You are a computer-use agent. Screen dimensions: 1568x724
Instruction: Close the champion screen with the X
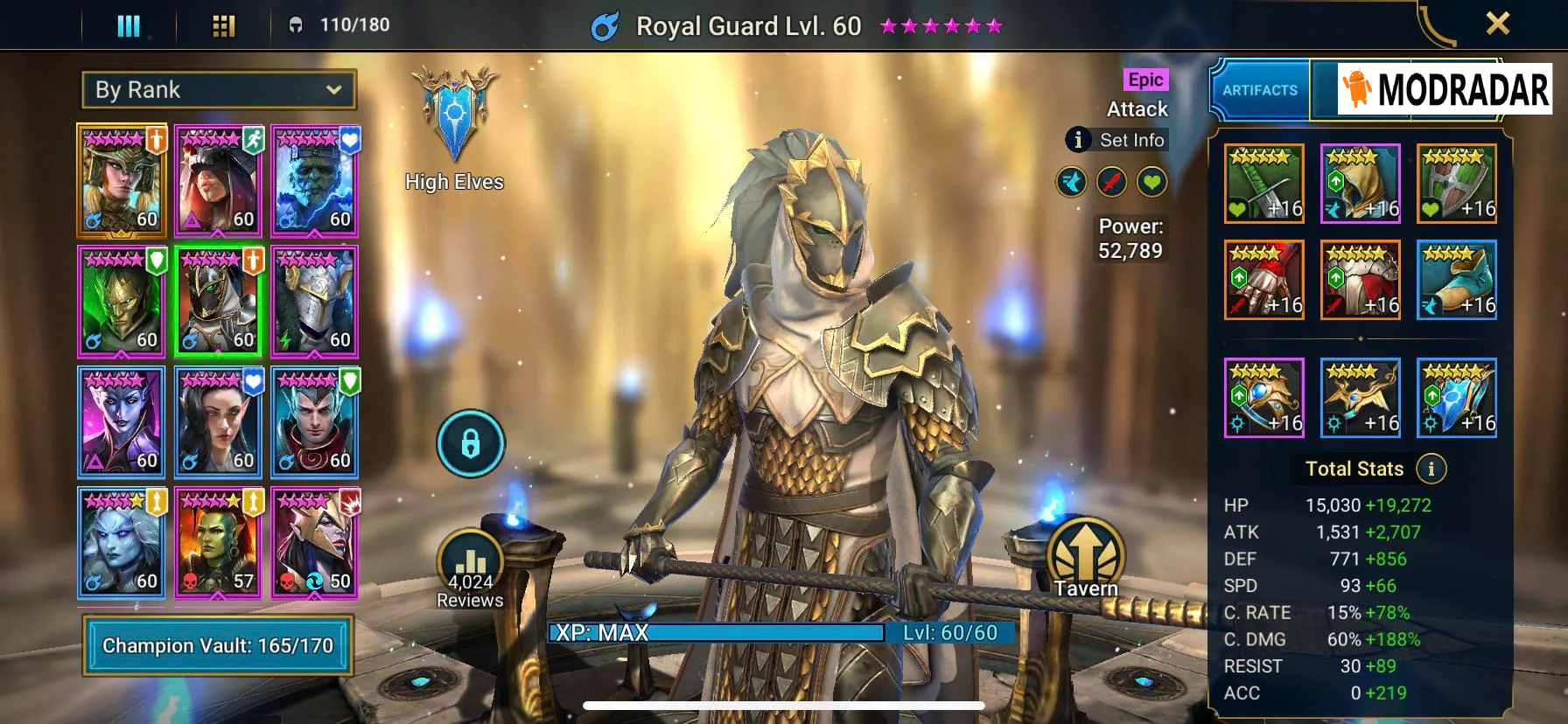click(1497, 24)
